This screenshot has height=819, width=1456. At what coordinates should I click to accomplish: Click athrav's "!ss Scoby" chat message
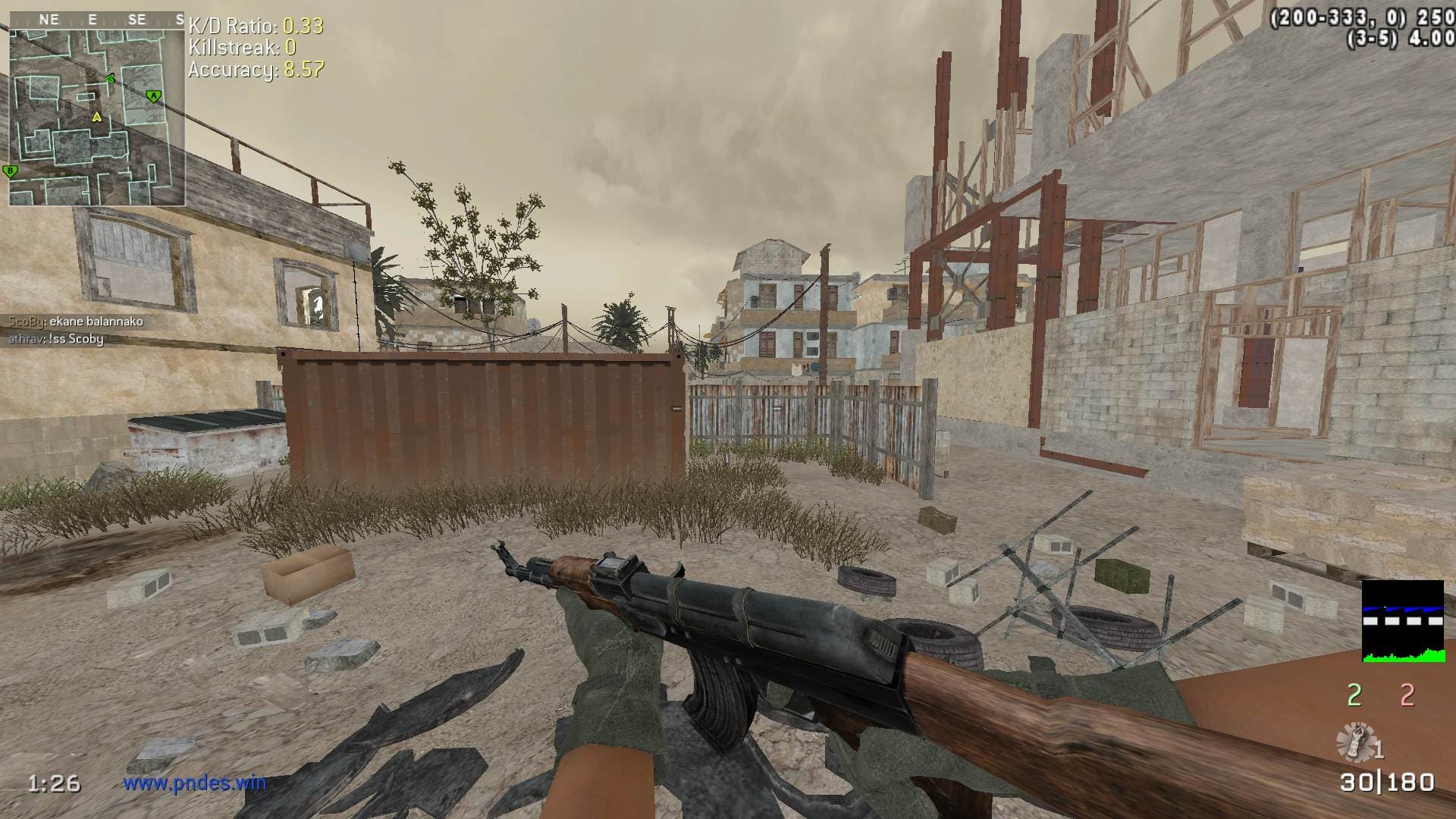click(x=56, y=339)
